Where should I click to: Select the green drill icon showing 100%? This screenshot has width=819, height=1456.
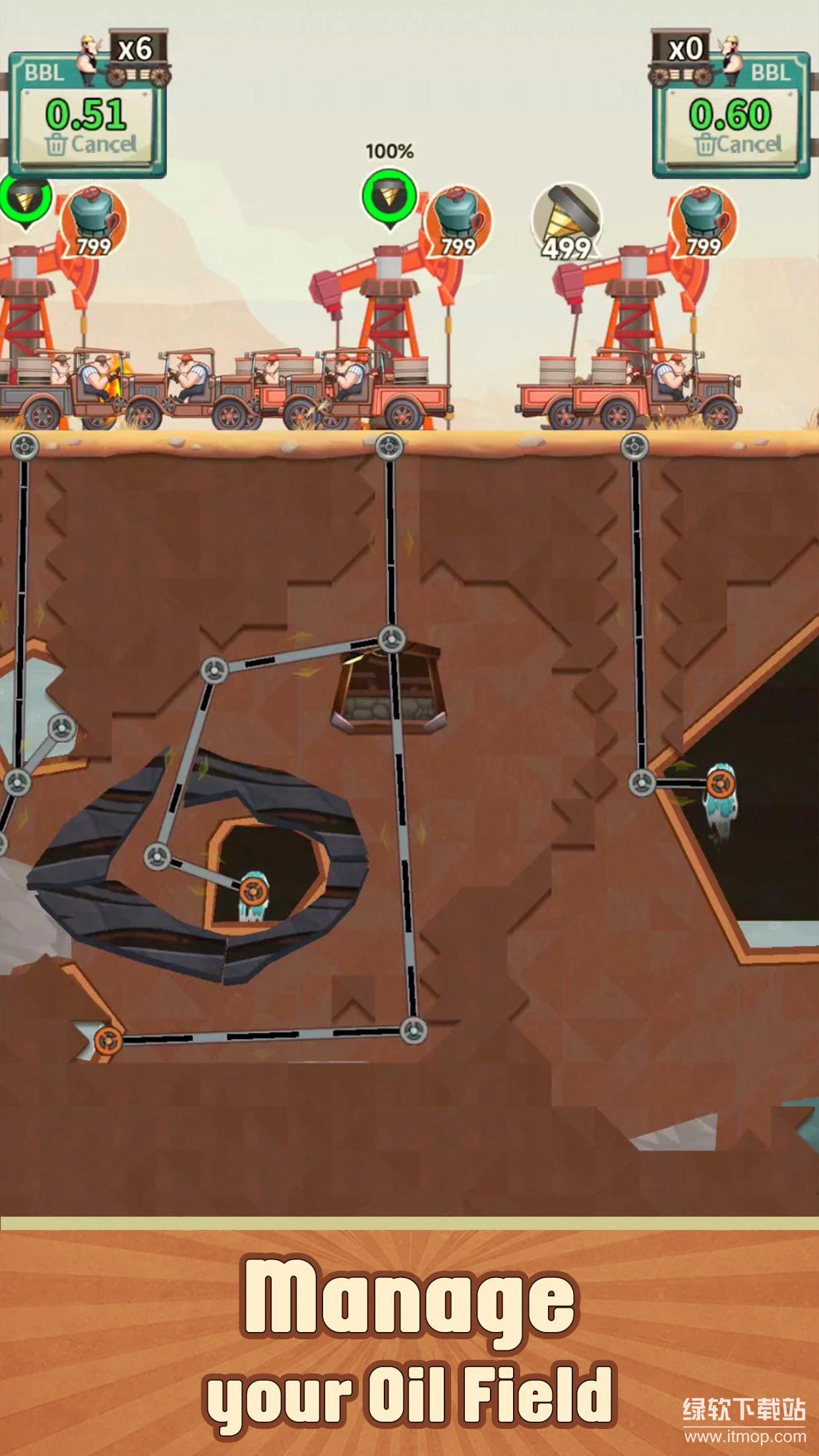click(389, 197)
